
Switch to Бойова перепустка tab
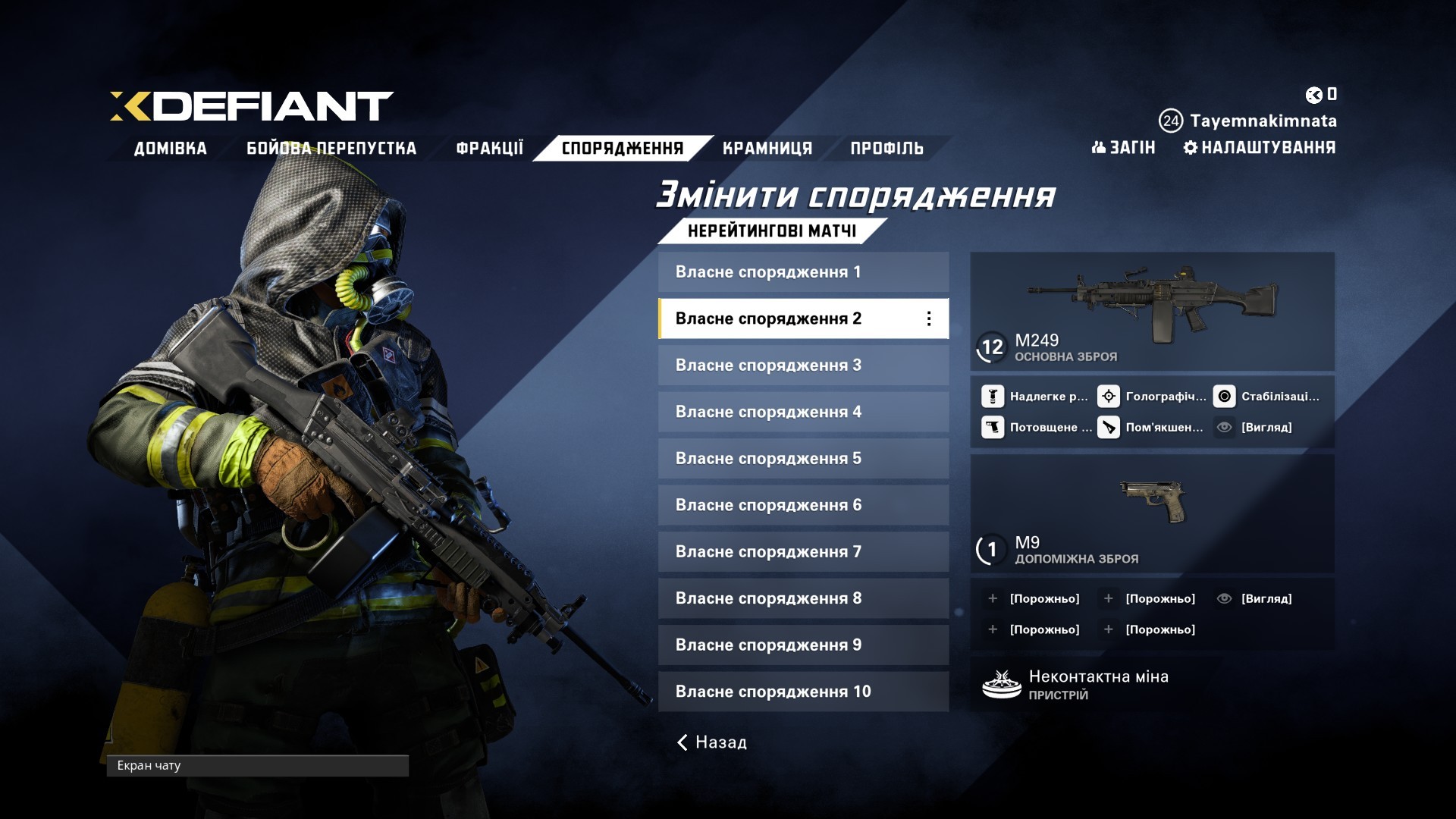[x=331, y=148]
